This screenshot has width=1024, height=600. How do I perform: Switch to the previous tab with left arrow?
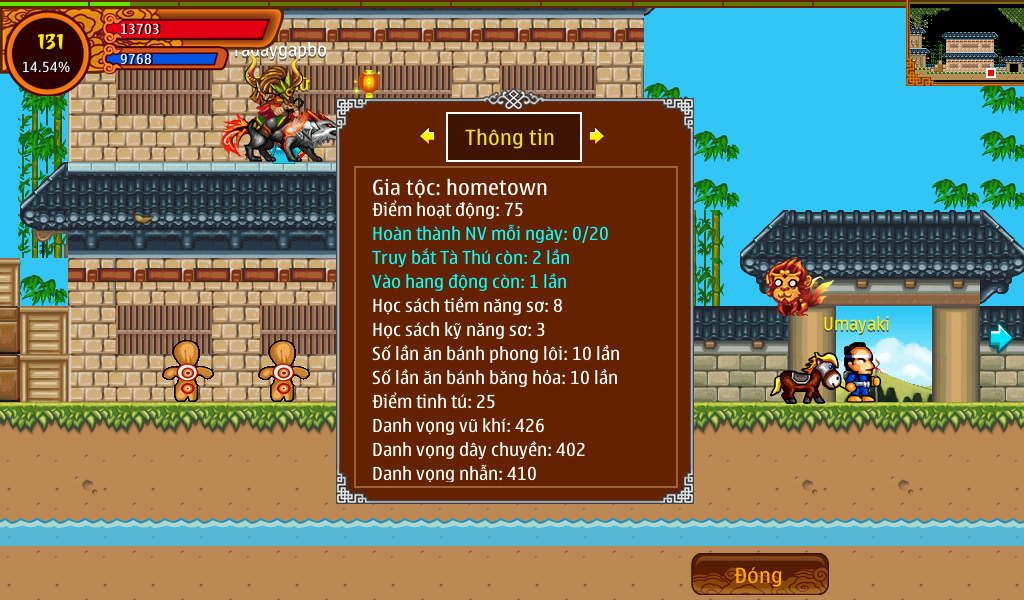427,136
